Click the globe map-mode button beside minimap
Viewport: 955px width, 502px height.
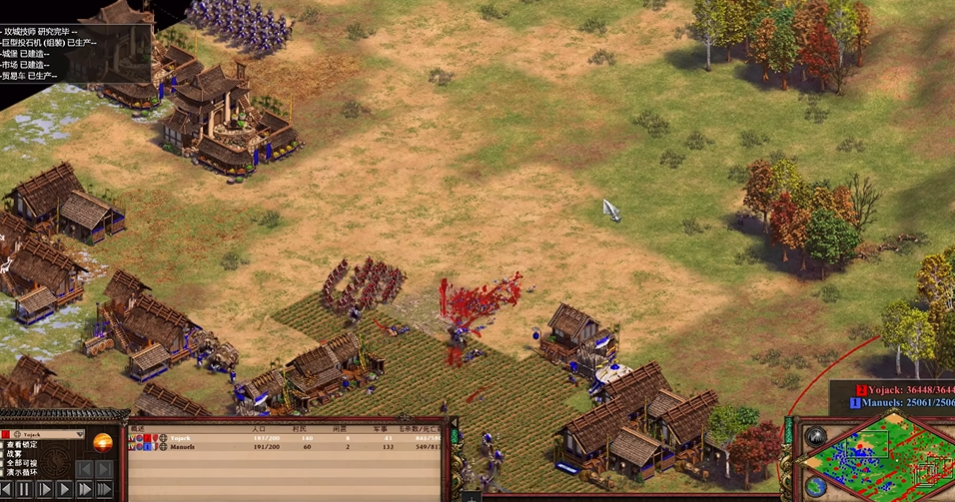[816, 487]
